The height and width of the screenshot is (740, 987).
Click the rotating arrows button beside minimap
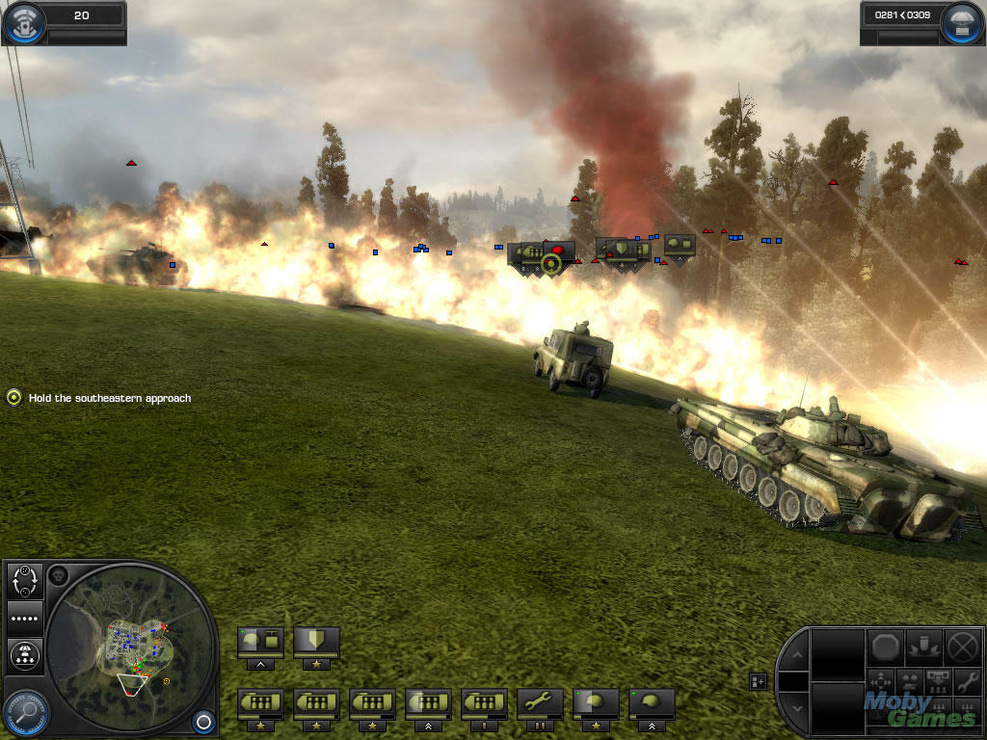tap(25, 580)
